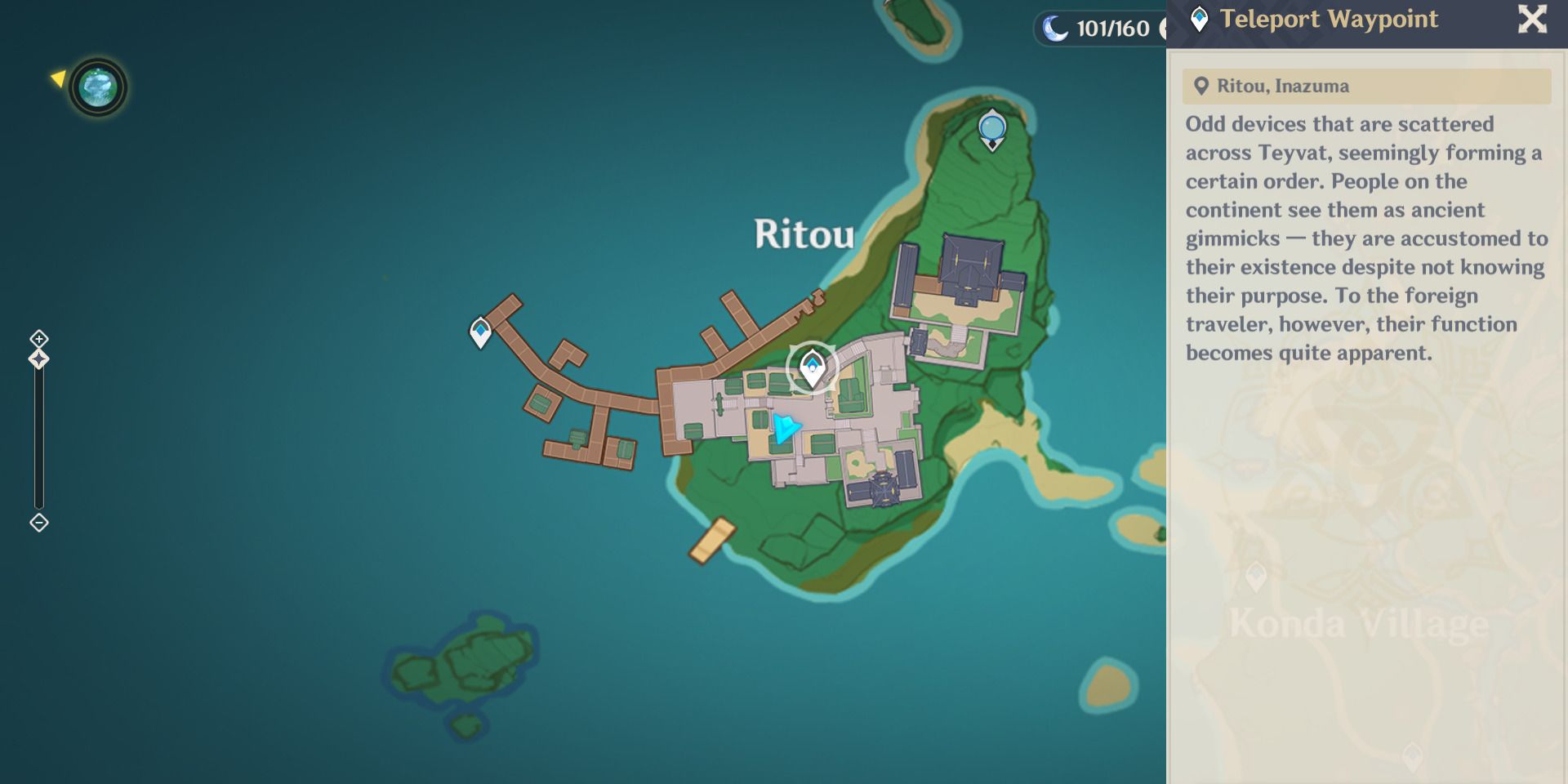Click the zoom-out control below the slider
Screen dimensions: 1568x784
(x=38, y=523)
